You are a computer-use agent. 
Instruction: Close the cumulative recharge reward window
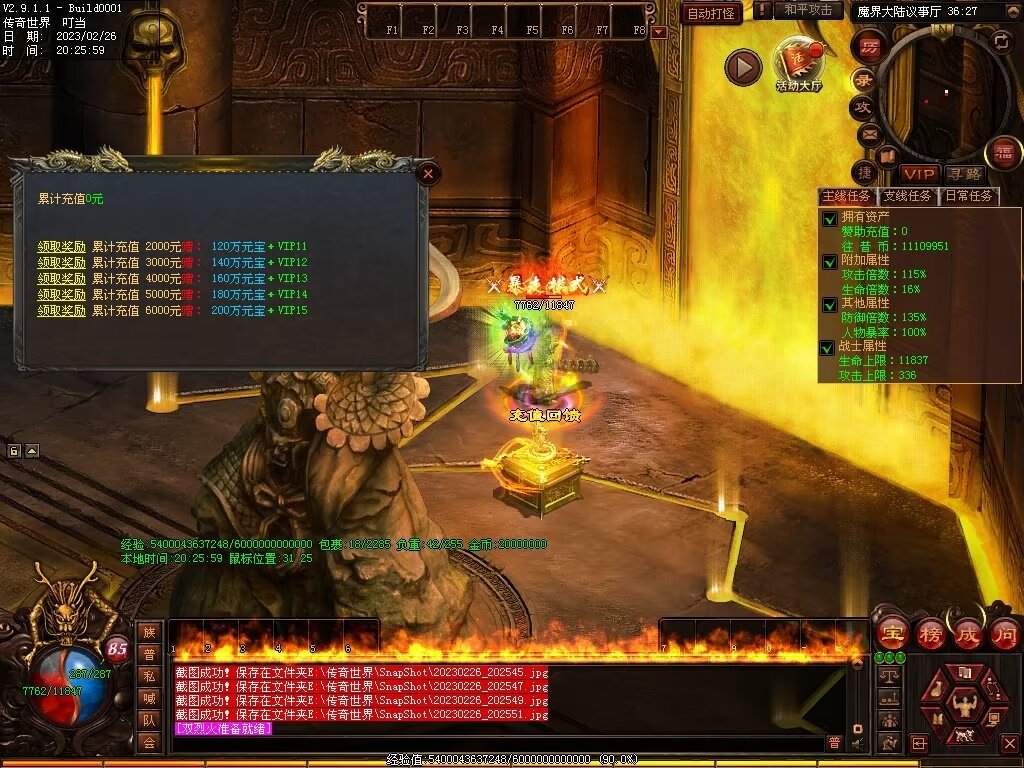point(428,173)
